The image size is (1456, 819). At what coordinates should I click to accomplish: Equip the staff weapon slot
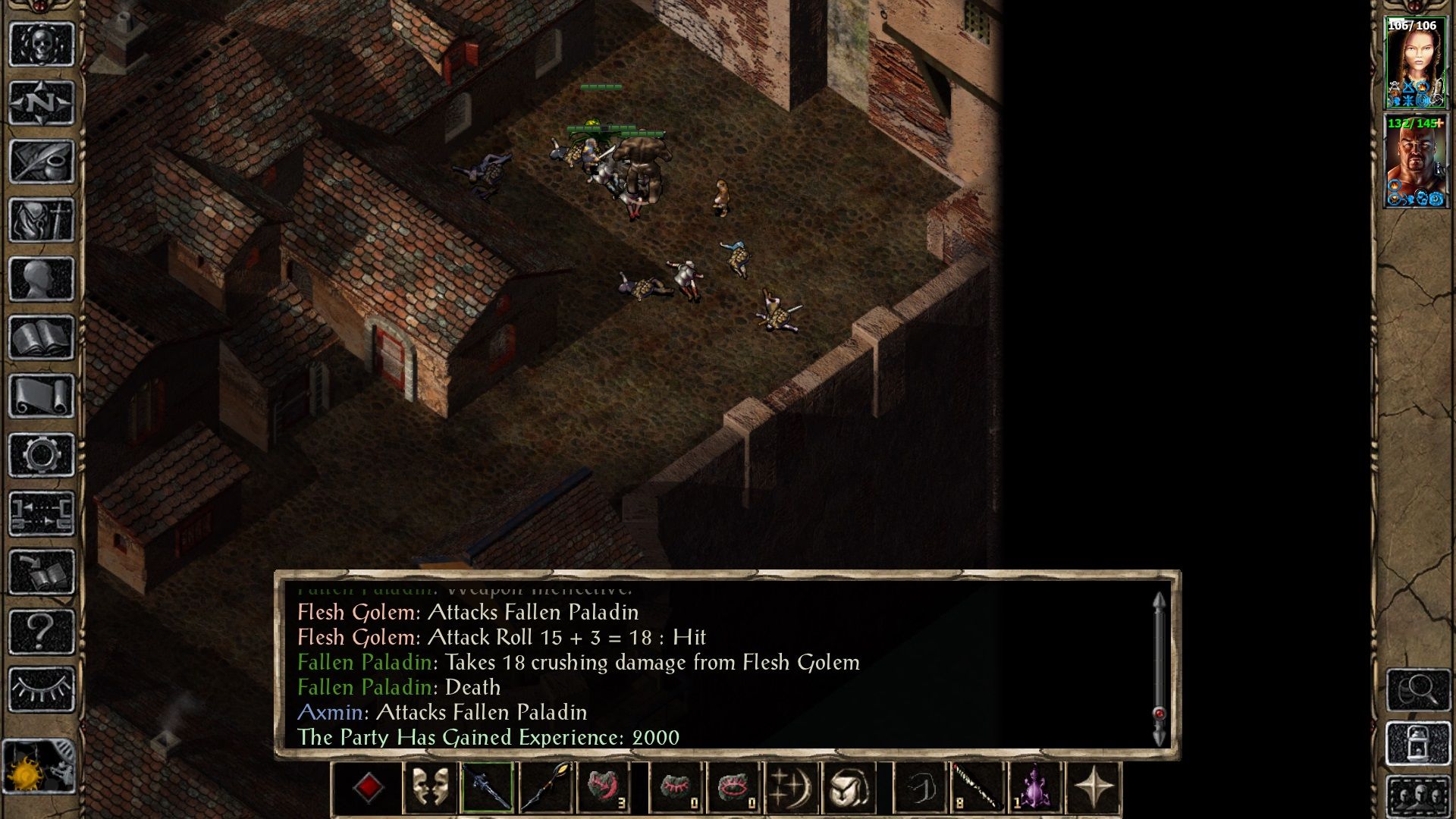(x=545, y=788)
